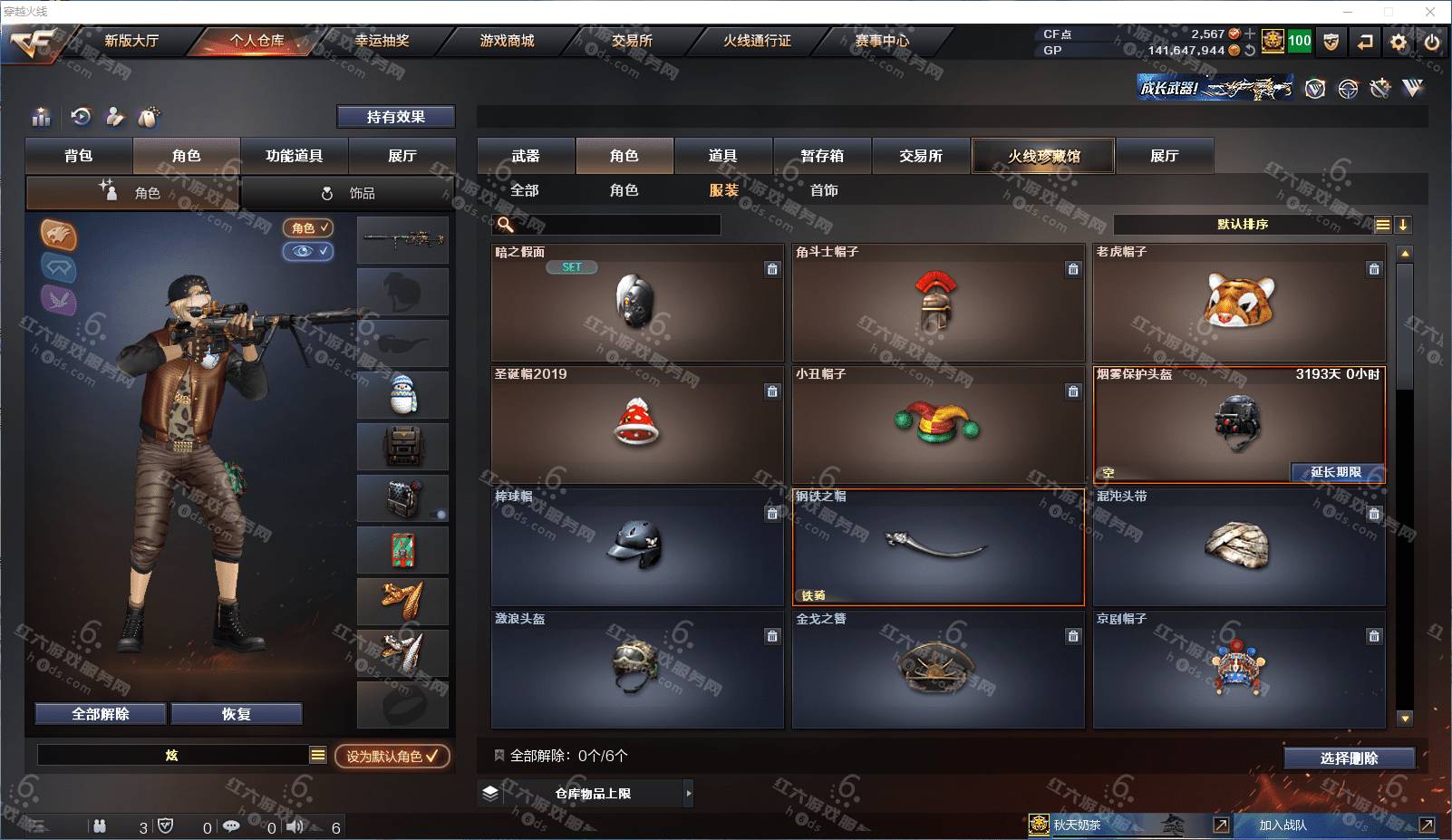Viewport: 1452px width, 840px height.
Task: Open the 火线通行证 battle pass
Action: pyautogui.click(x=757, y=41)
